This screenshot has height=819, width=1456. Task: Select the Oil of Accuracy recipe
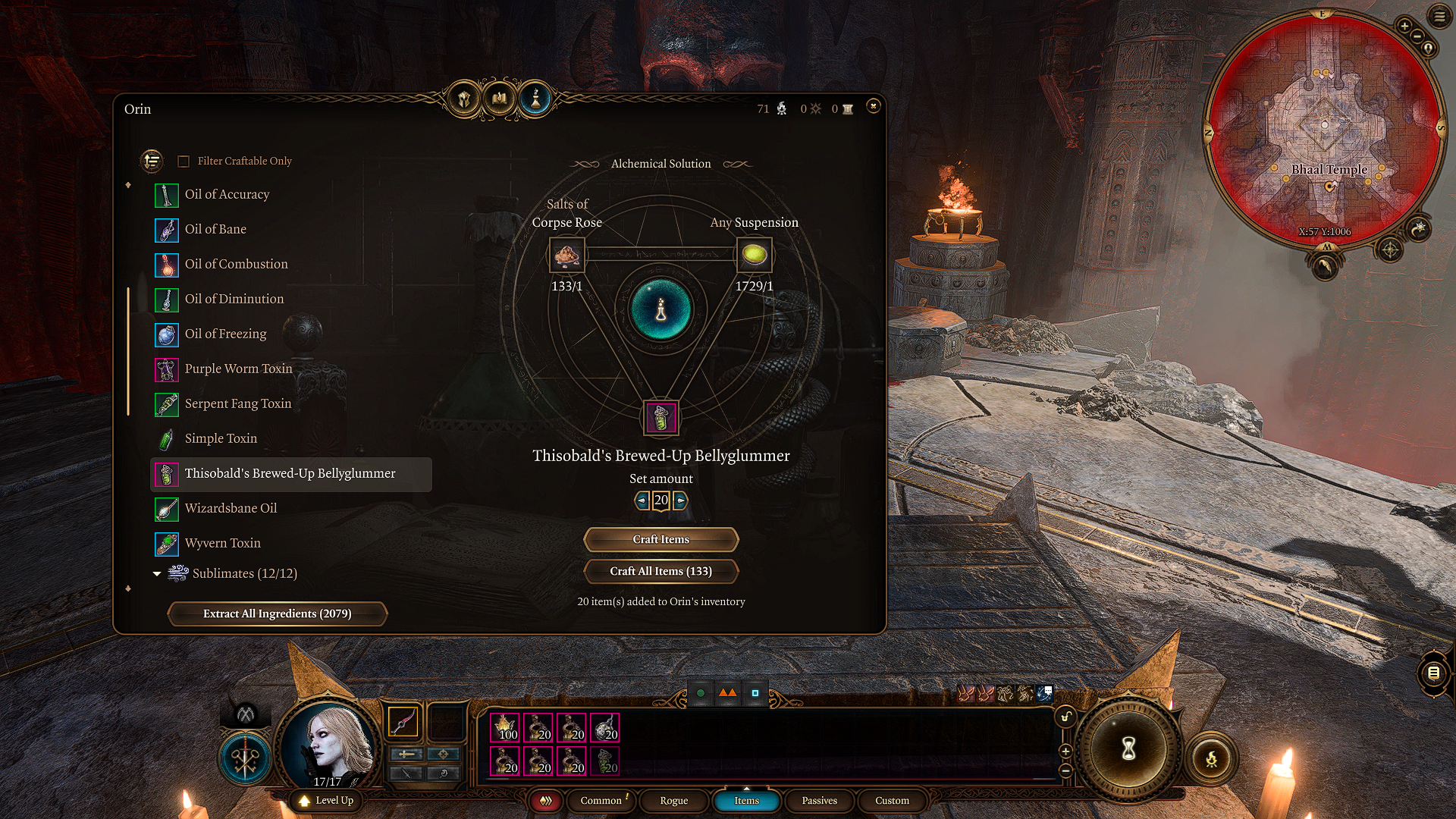pyautogui.click(x=227, y=195)
